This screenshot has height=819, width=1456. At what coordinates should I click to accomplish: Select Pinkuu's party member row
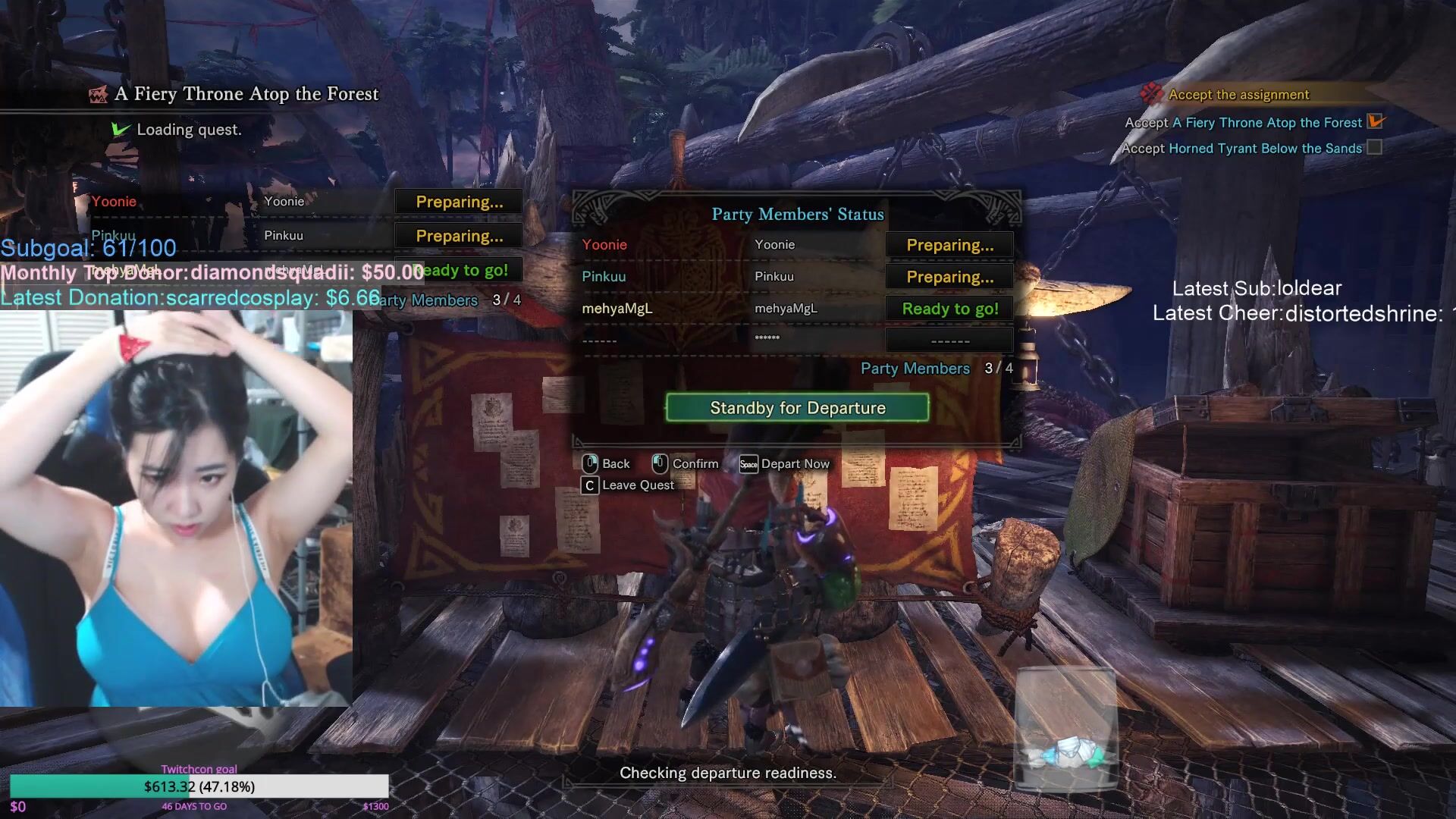(x=728, y=277)
